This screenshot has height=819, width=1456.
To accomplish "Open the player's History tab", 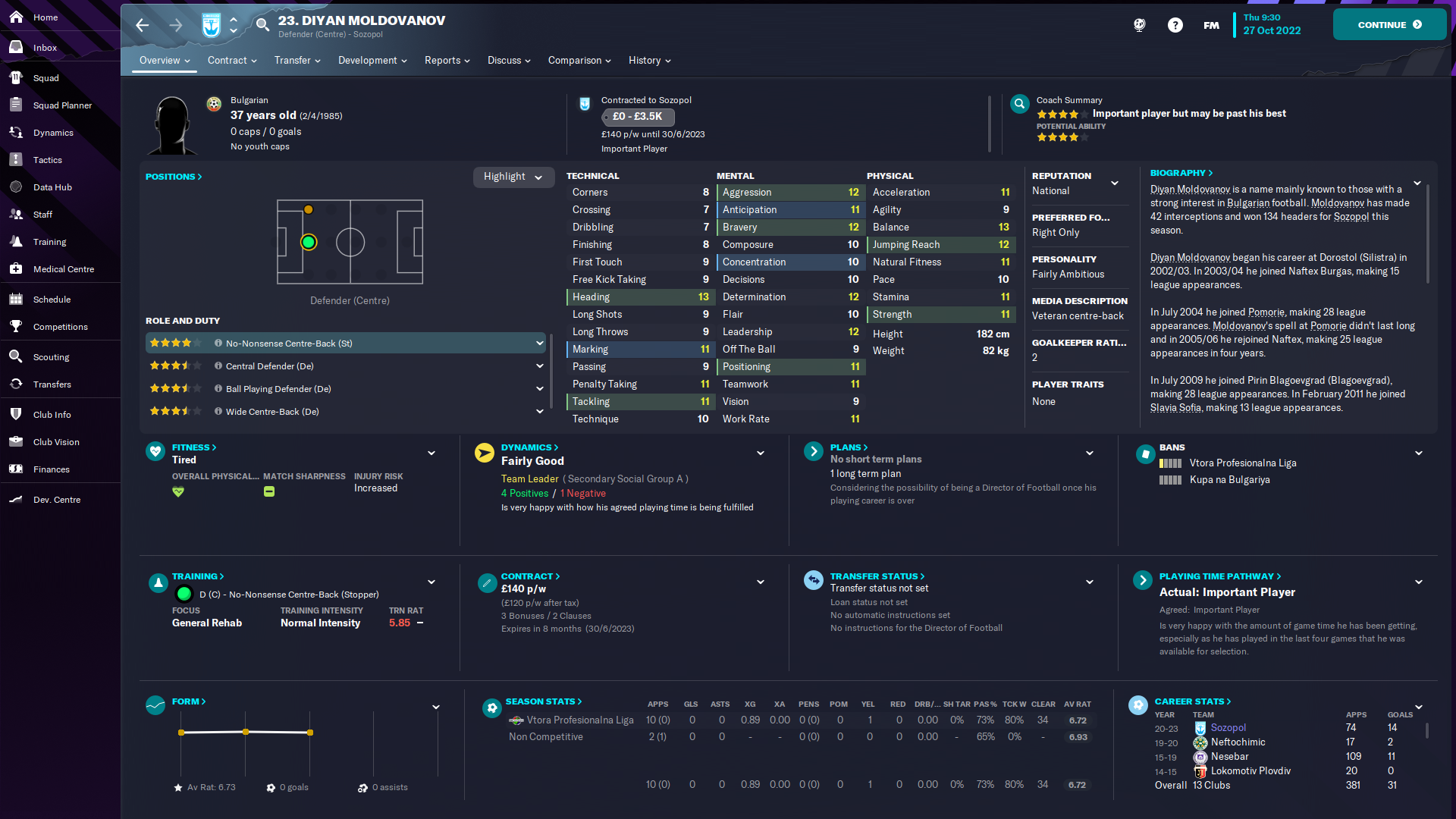I will pos(645,60).
